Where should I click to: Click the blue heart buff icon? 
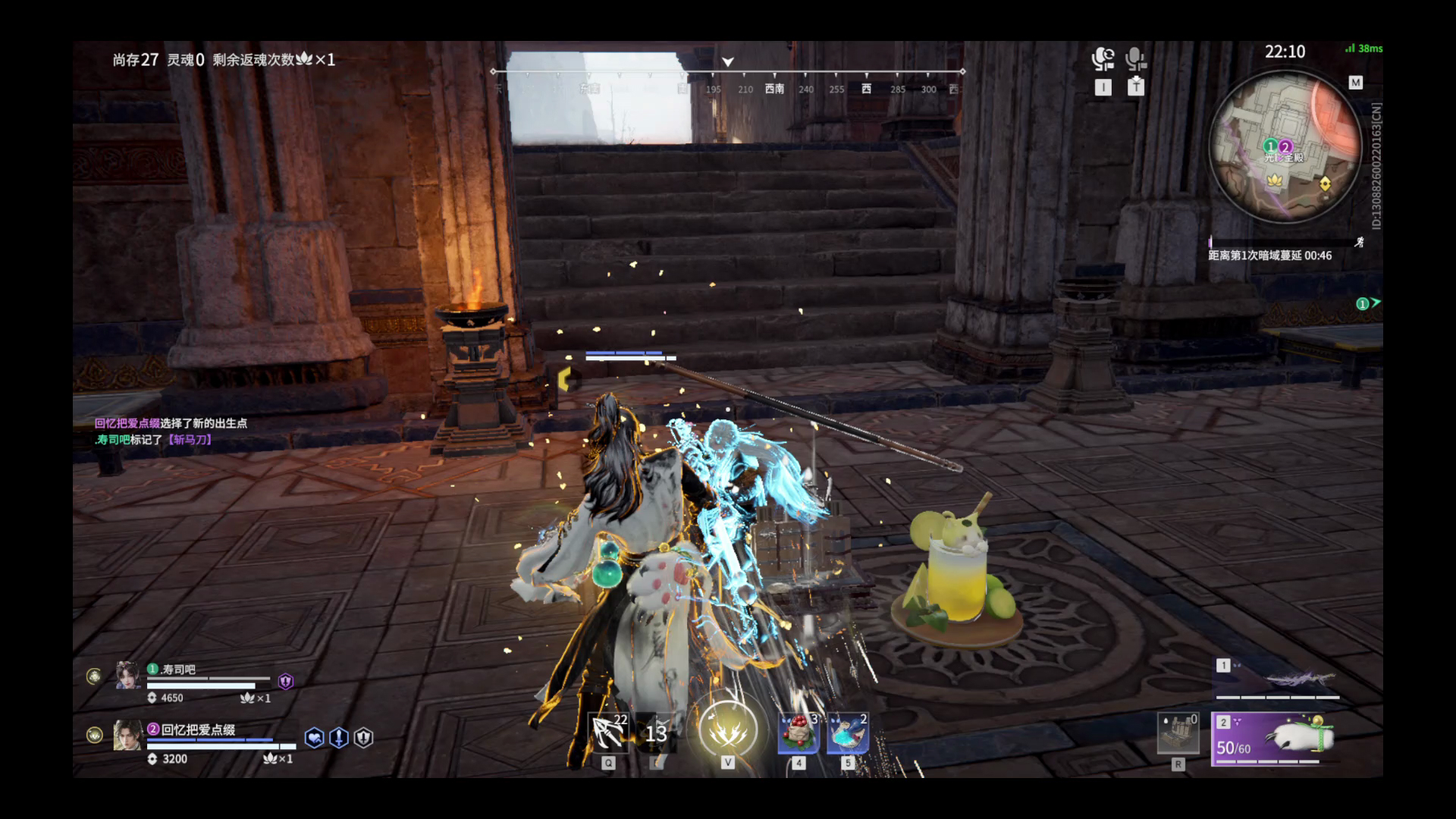point(314,737)
